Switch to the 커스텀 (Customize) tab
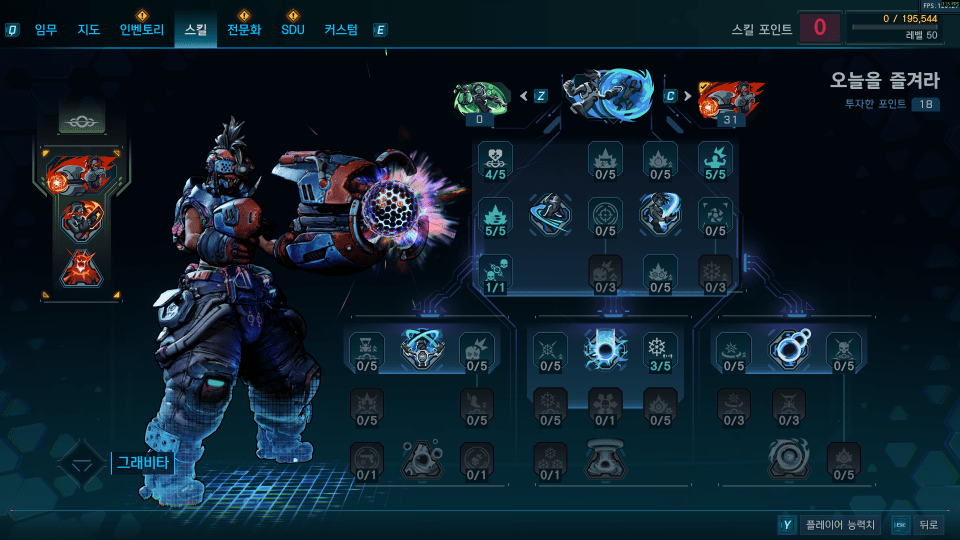 (x=341, y=30)
